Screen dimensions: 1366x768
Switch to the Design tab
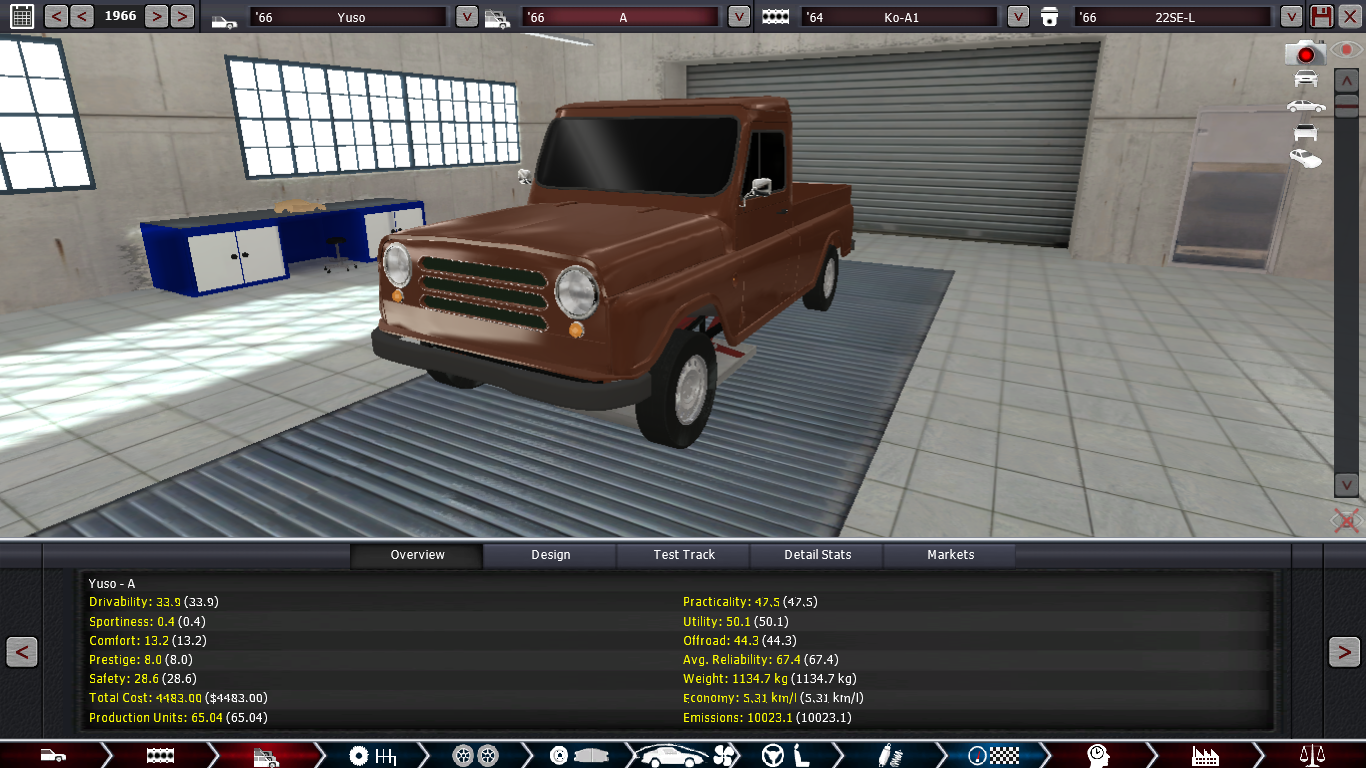(x=550, y=555)
